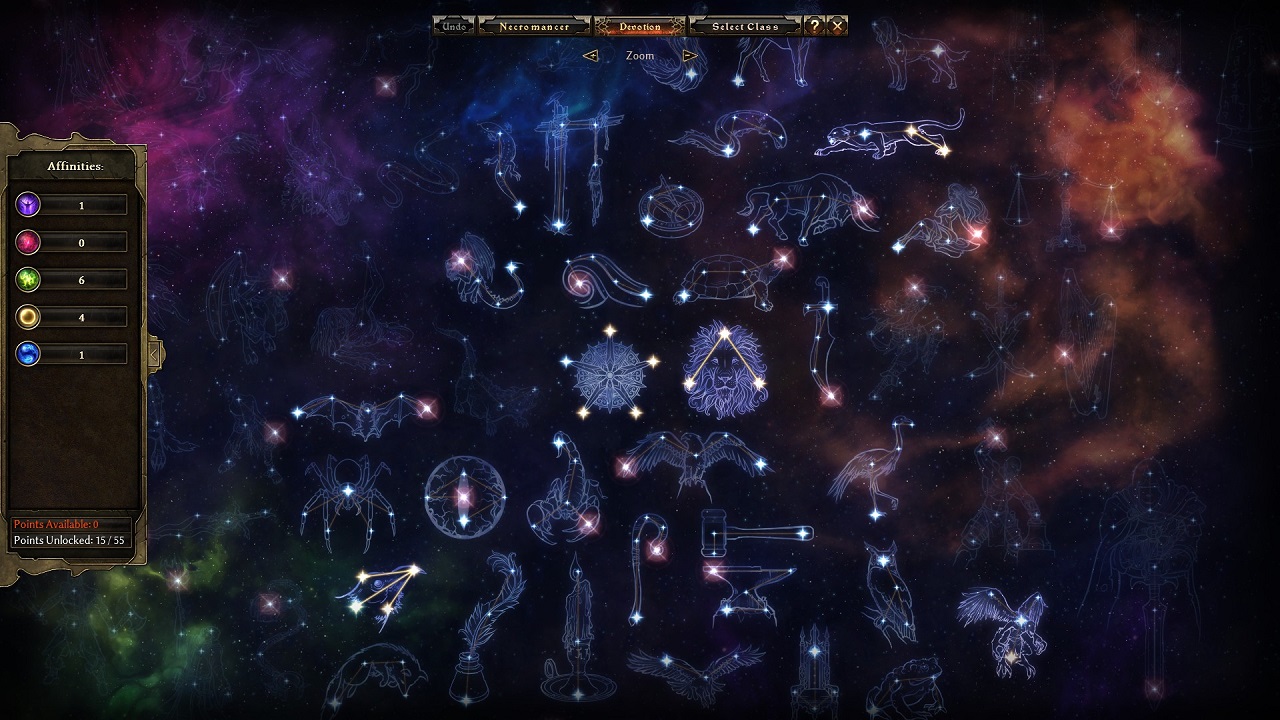Select the yellow ring affinity icon
The image size is (1280, 720).
(28, 317)
